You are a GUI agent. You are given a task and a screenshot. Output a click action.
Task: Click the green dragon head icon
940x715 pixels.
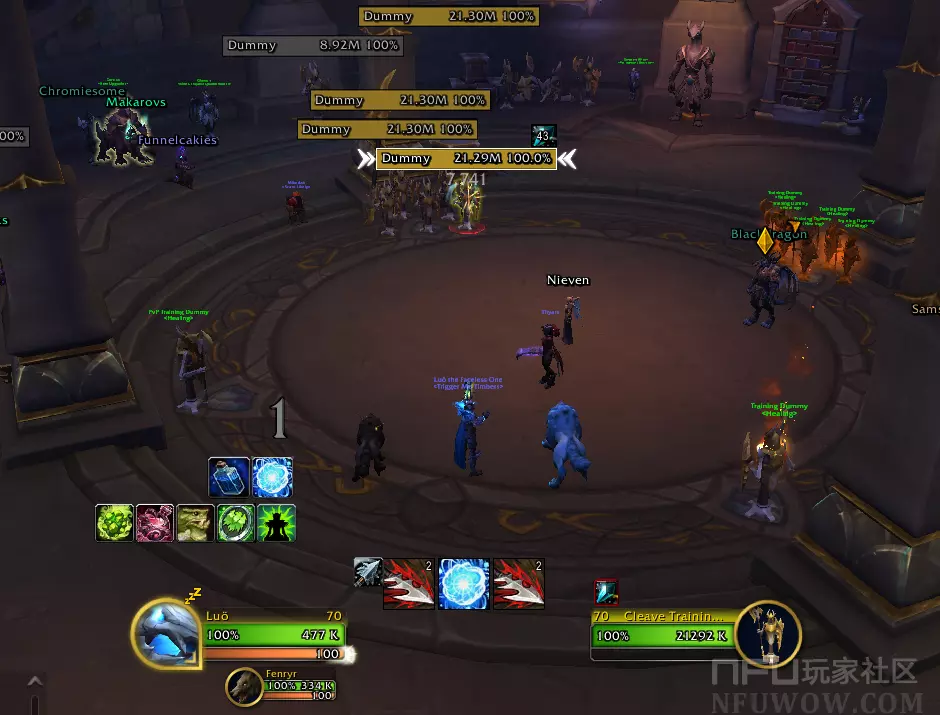(x=195, y=523)
